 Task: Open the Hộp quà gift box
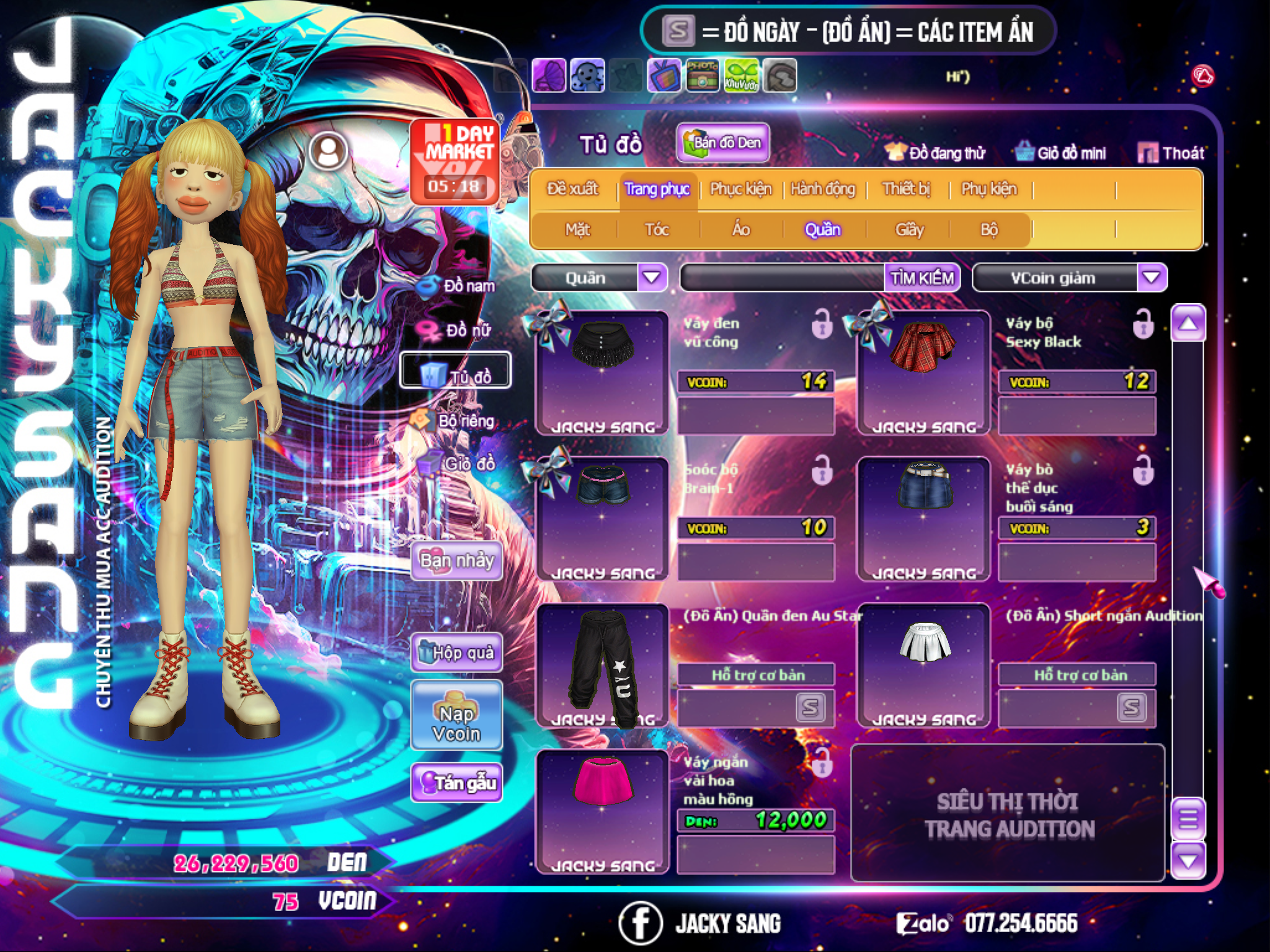456,653
